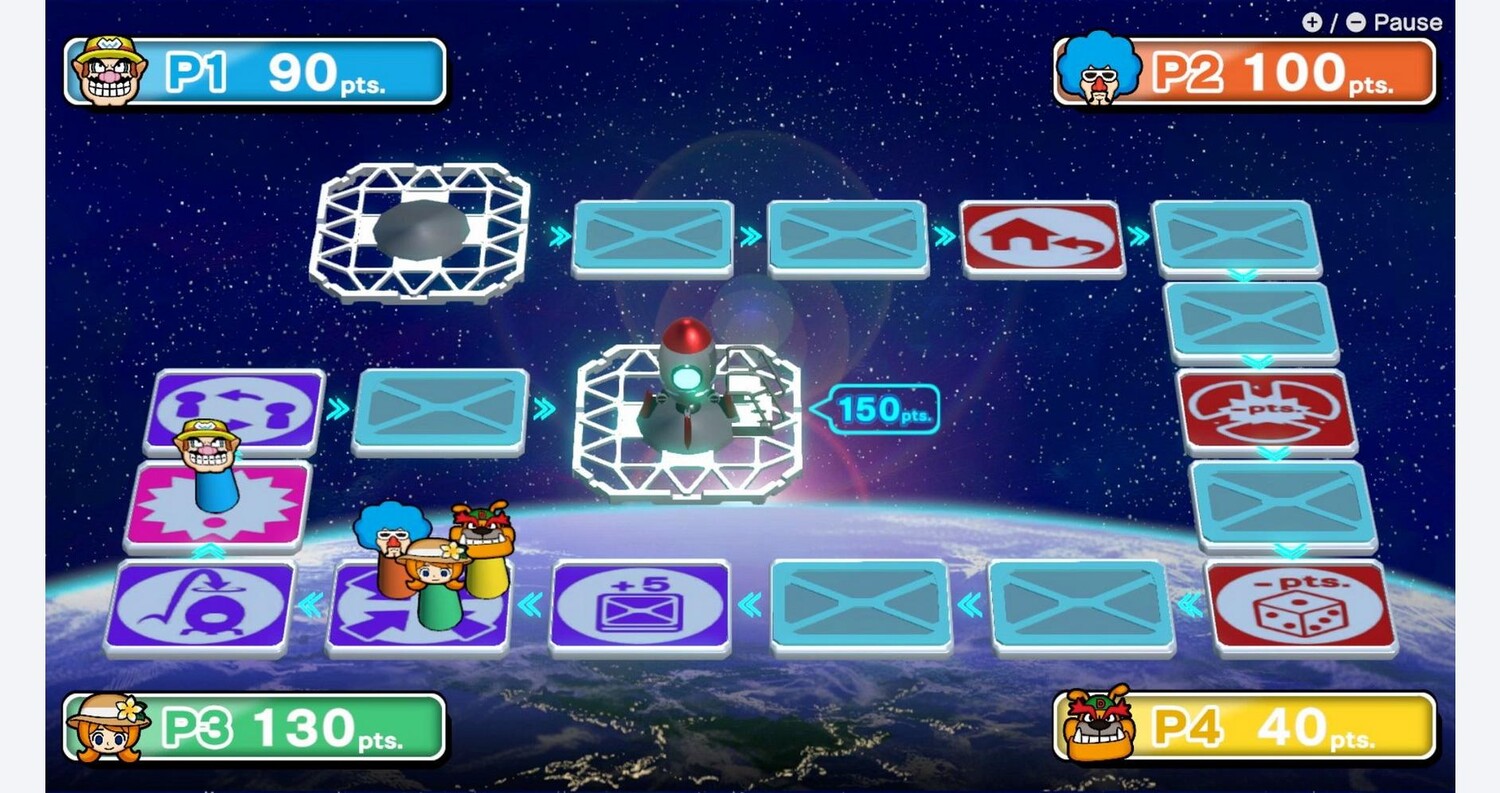Image resolution: width=1500 pixels, height=793 pixels.
Task: Select Wario's P1 player panel
Action: (x=255, y=72)
